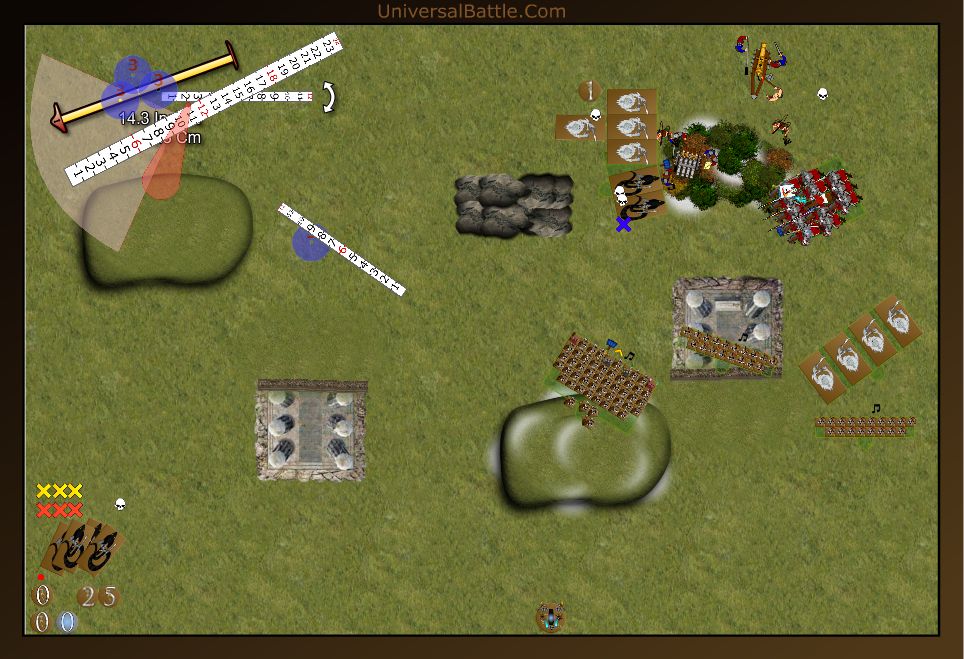Click the brown counter showing 5

pyautogui.click(x=109, y=597)
